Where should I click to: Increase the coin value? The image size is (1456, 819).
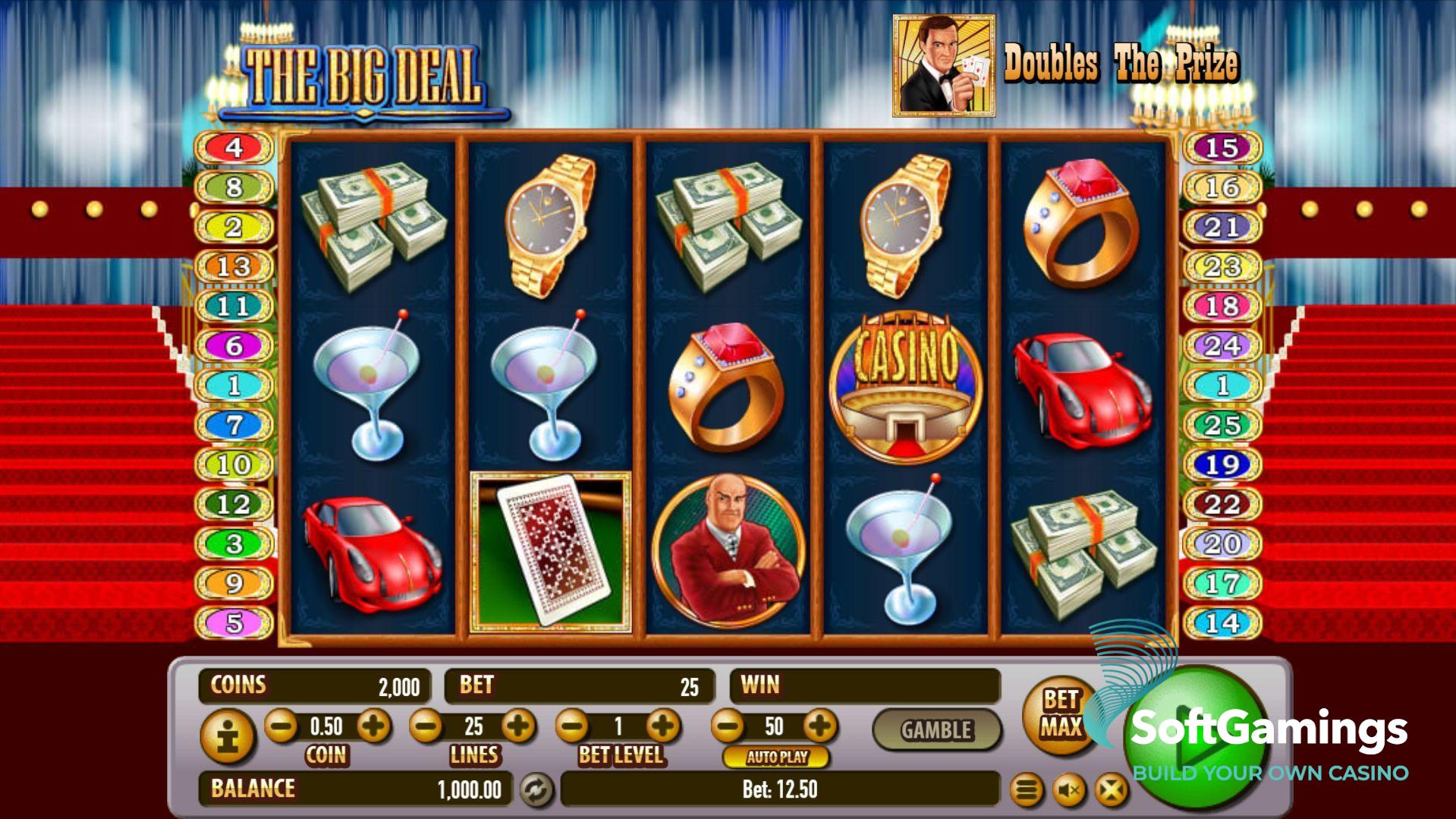tap(373, 726)
